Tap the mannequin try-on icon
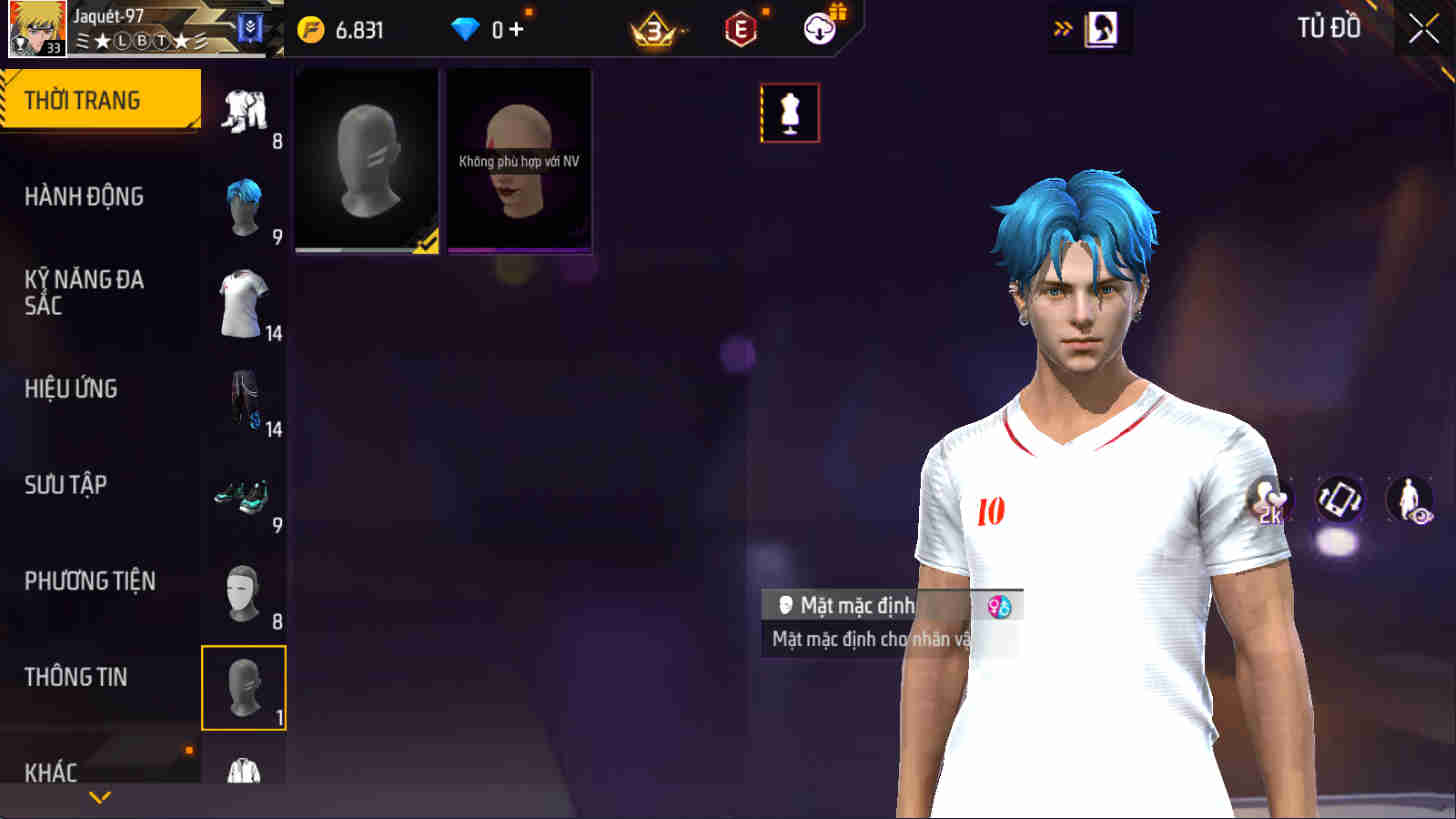1456x819 pixels. (x=790, y=112)
